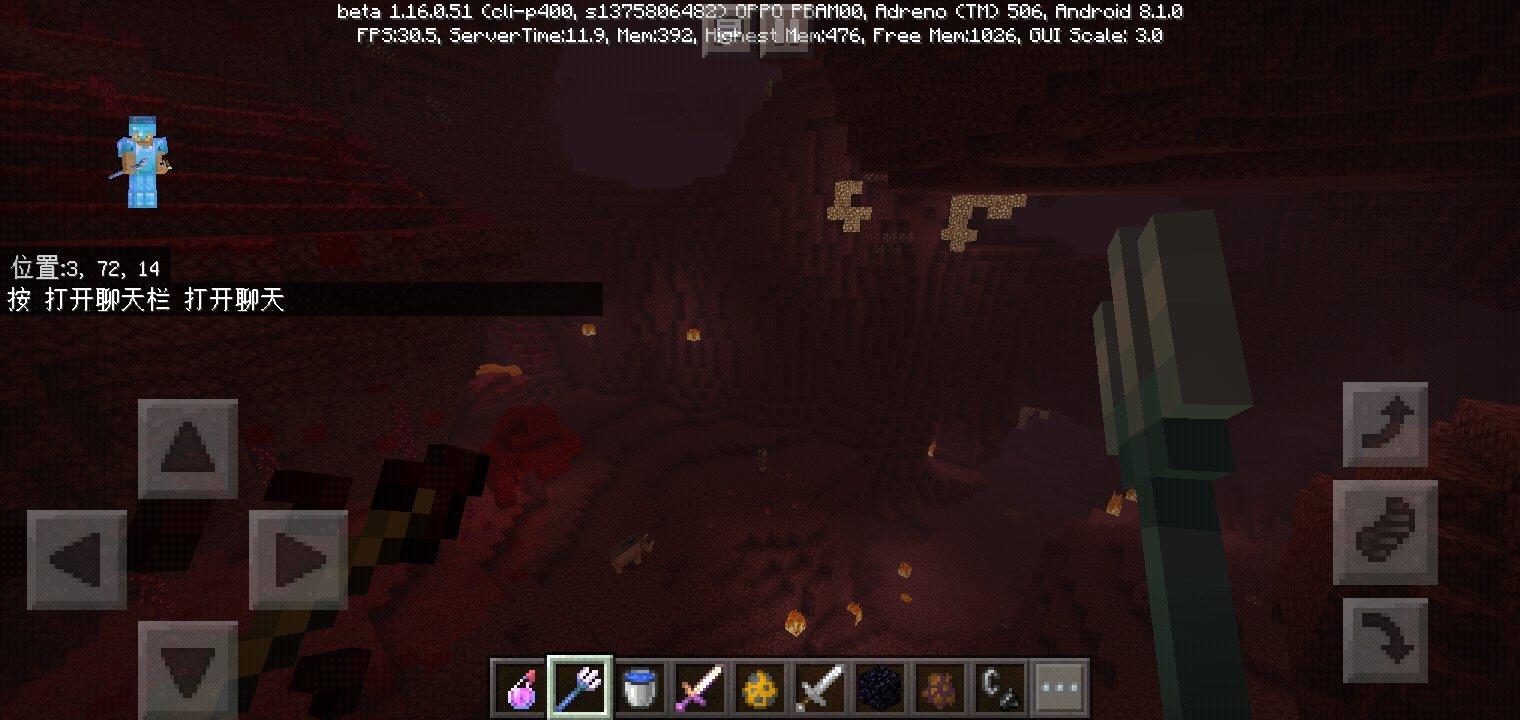1520x720 pixels.
Task: Tap the fly up arrow button
Action: 1385,424
